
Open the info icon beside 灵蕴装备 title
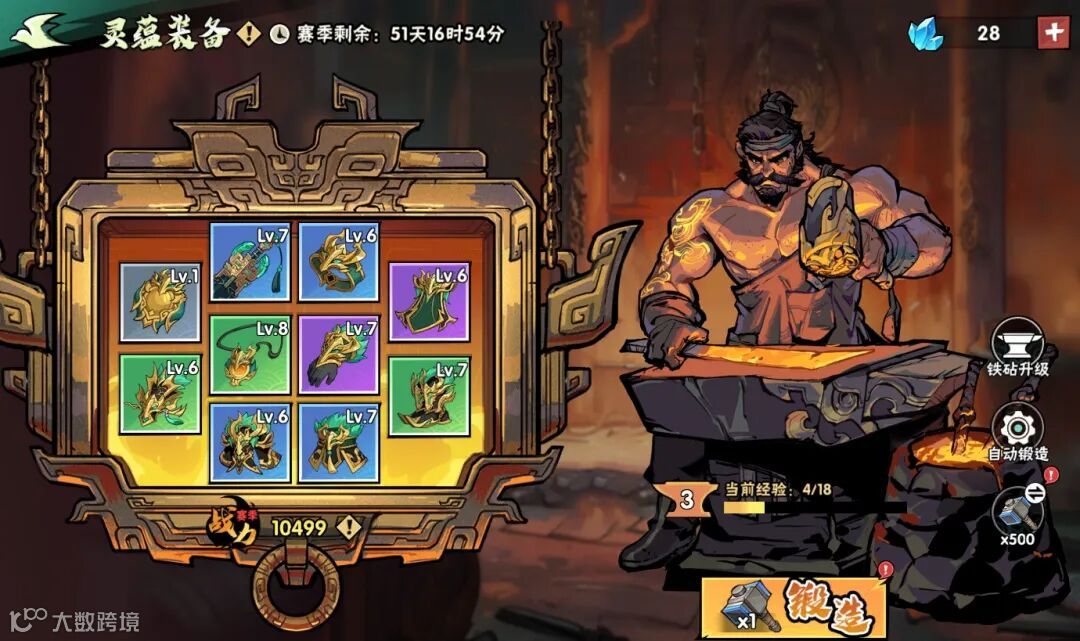pos(249,34)
